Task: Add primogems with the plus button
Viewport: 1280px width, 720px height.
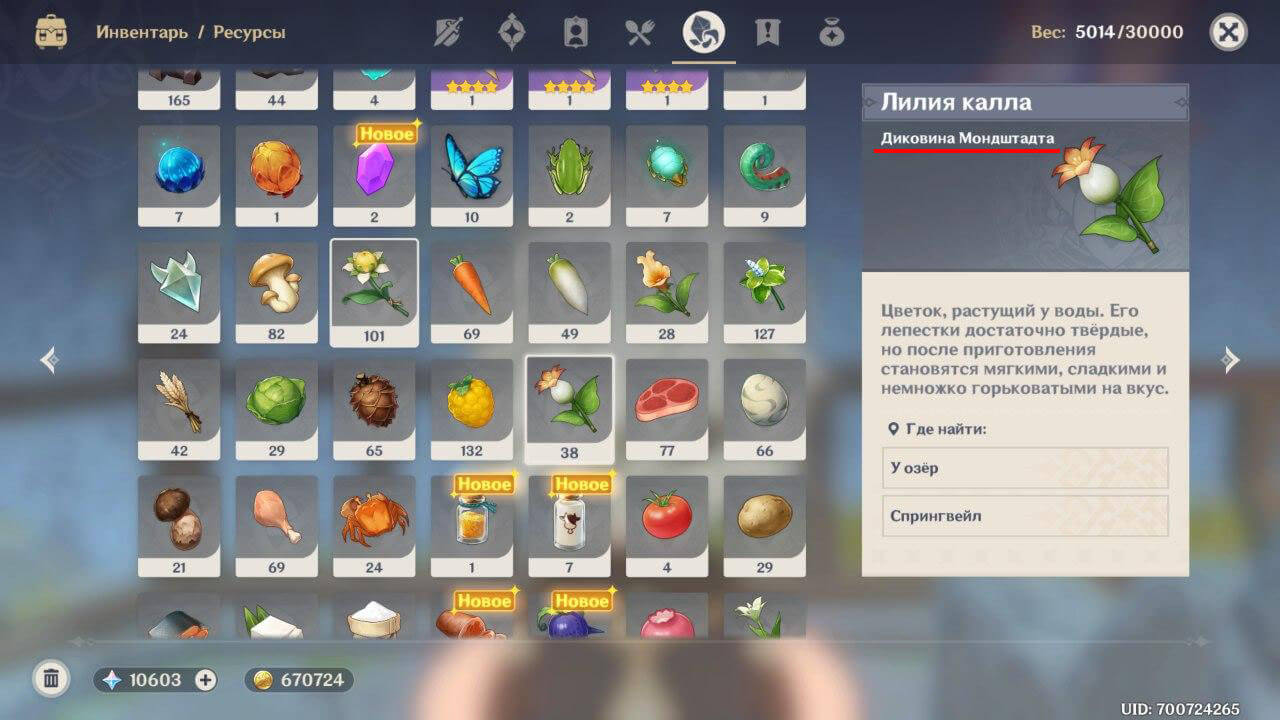Action: (x=205, y=680)
